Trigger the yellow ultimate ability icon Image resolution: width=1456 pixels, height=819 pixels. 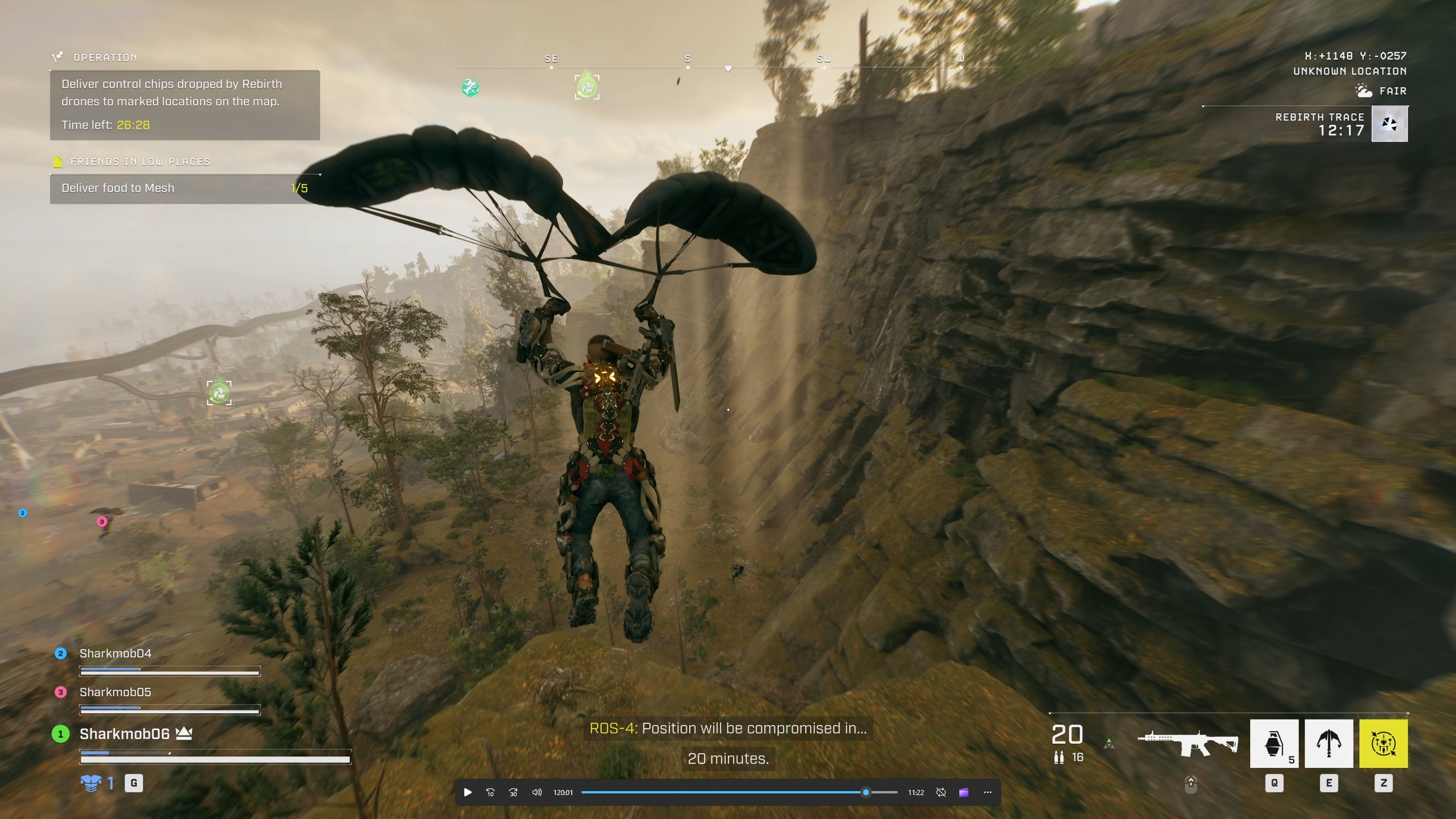[1383, 743]
